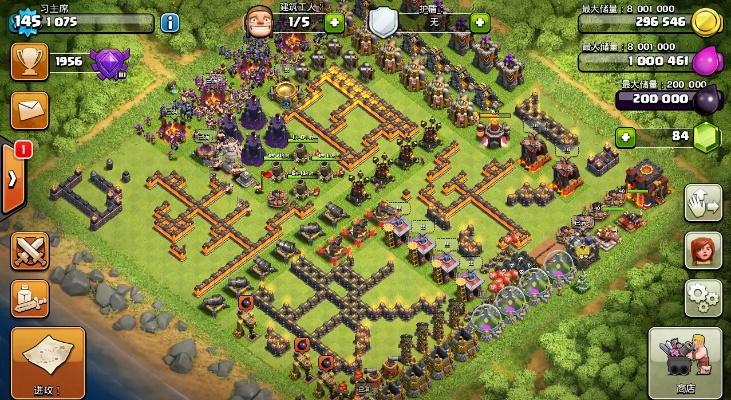Buy more gems with green plus
This screenshot has height=400, width=731.
[x=626, y=136]
